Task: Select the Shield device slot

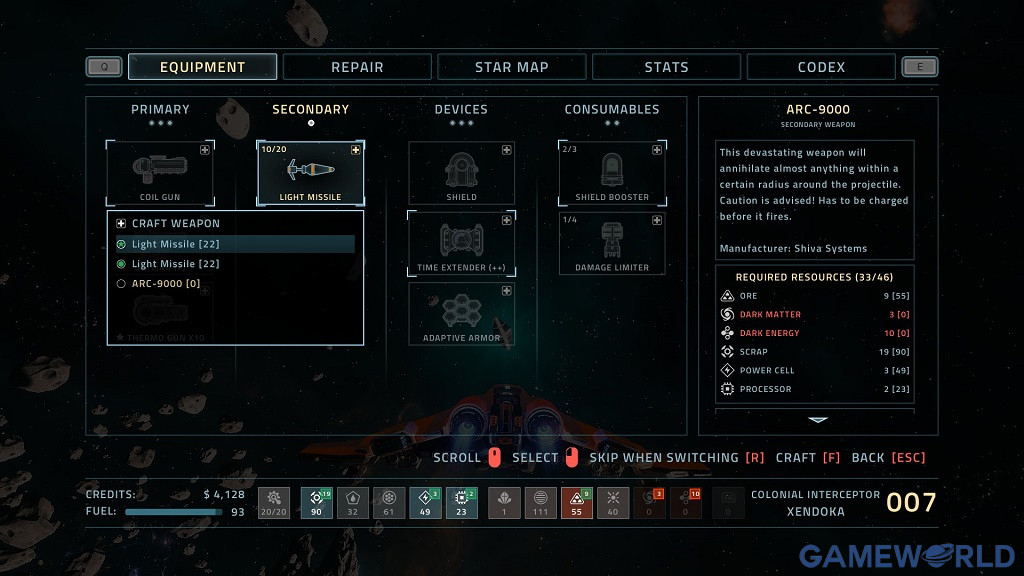Action: coord(461,173)
